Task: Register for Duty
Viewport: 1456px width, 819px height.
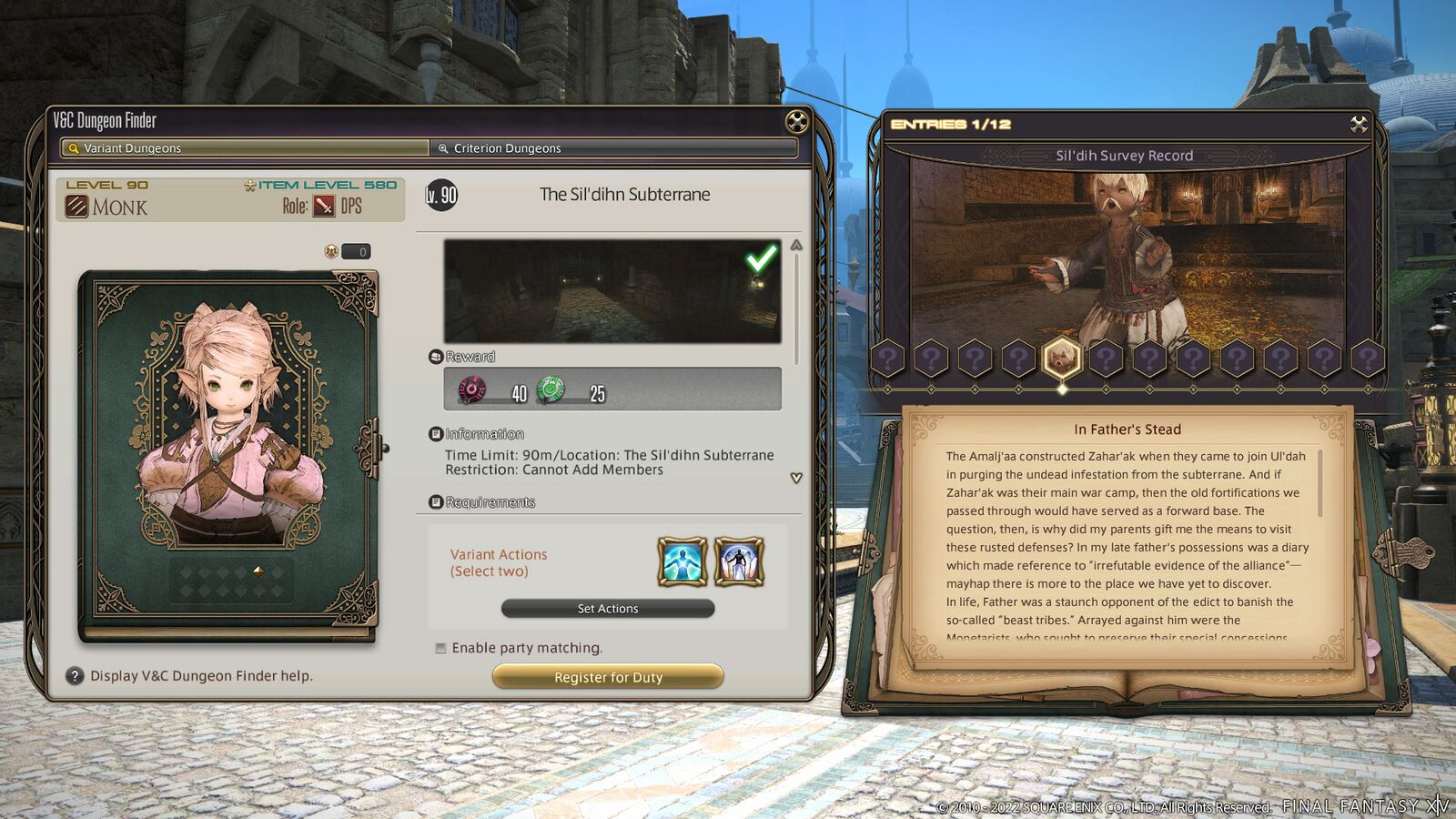Action: [608, 677]
